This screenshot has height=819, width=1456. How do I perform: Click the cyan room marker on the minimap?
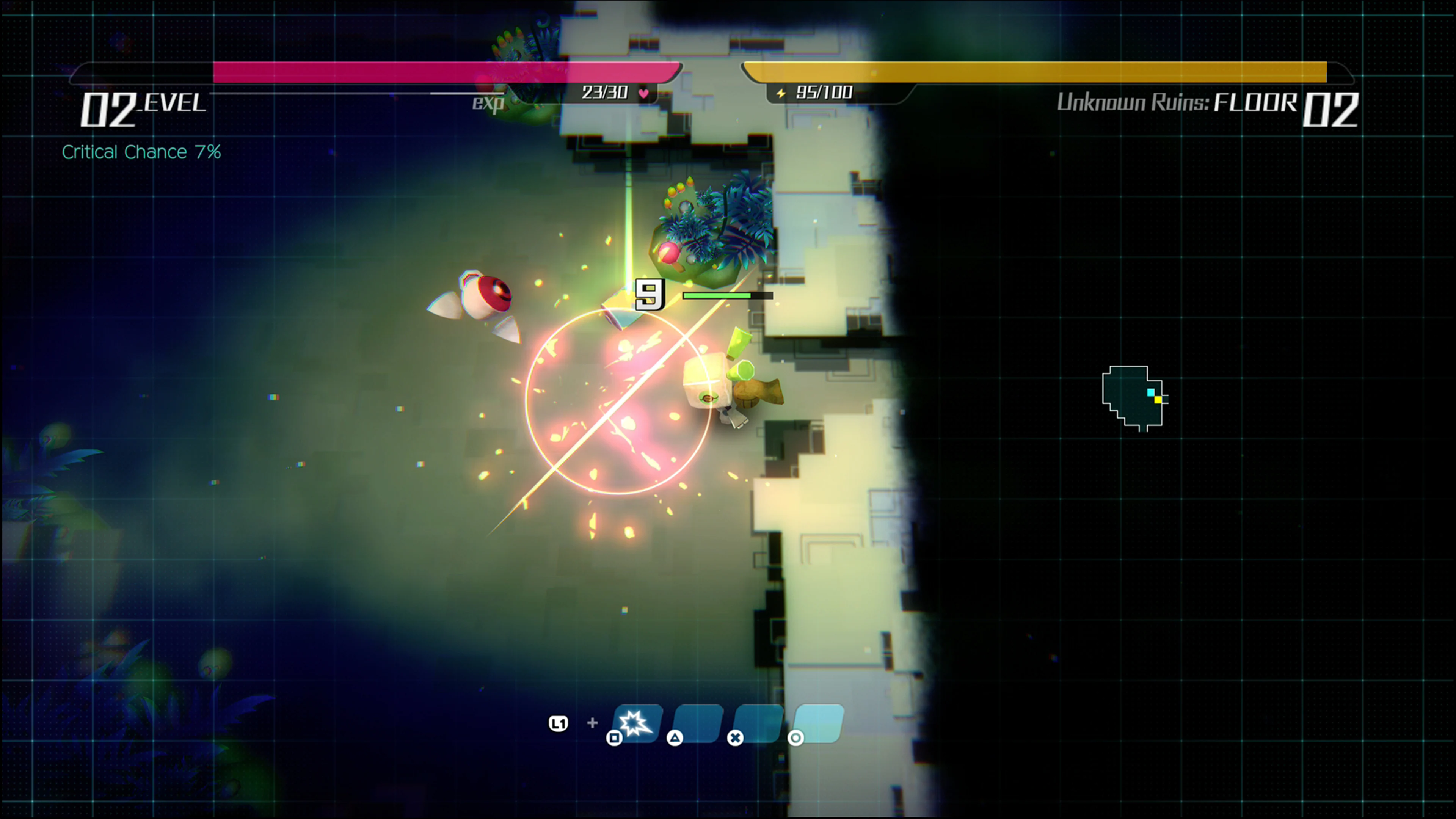[1151, 392]
